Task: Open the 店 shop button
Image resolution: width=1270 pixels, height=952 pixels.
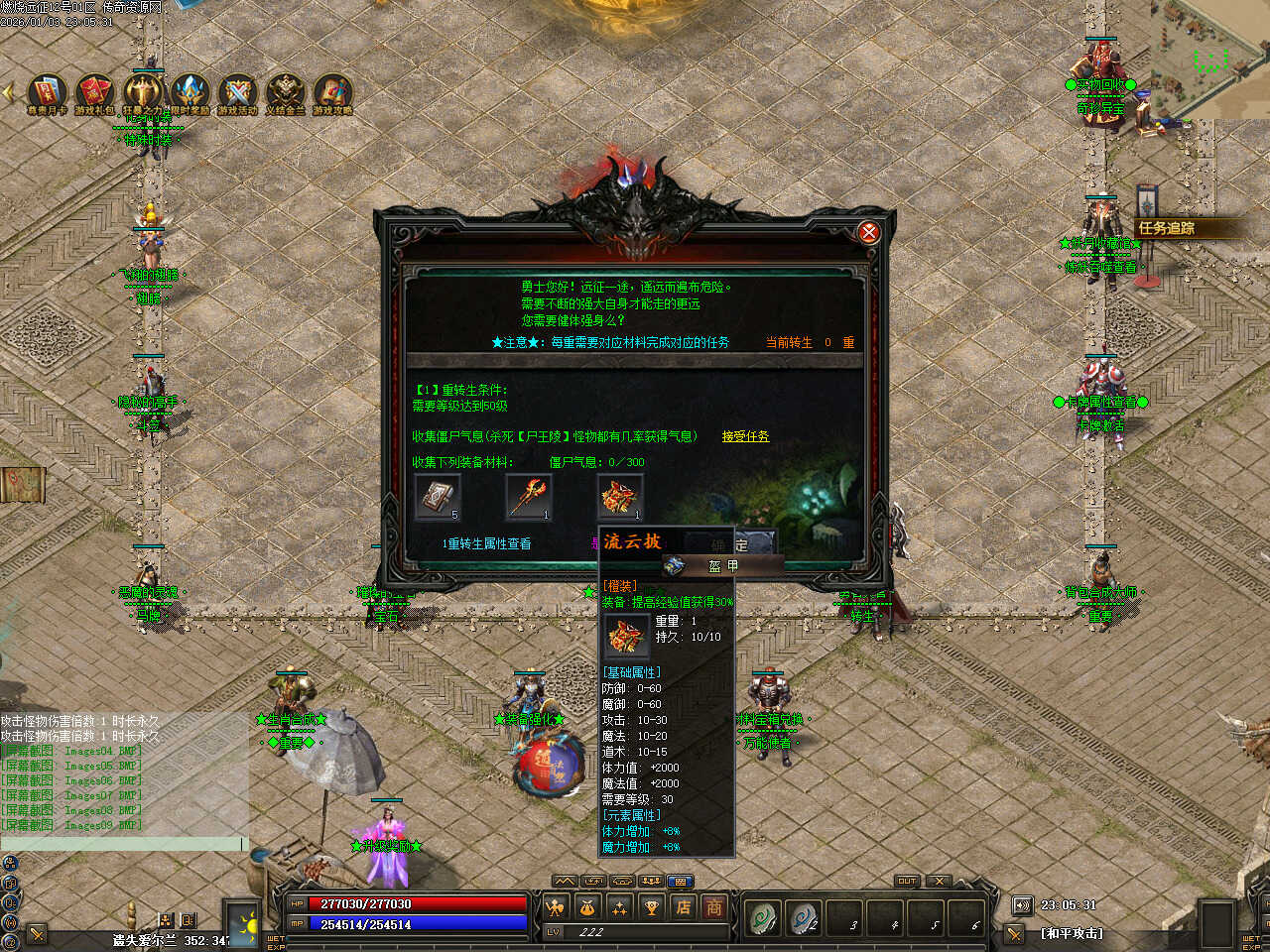Action: tap(683, 906)
